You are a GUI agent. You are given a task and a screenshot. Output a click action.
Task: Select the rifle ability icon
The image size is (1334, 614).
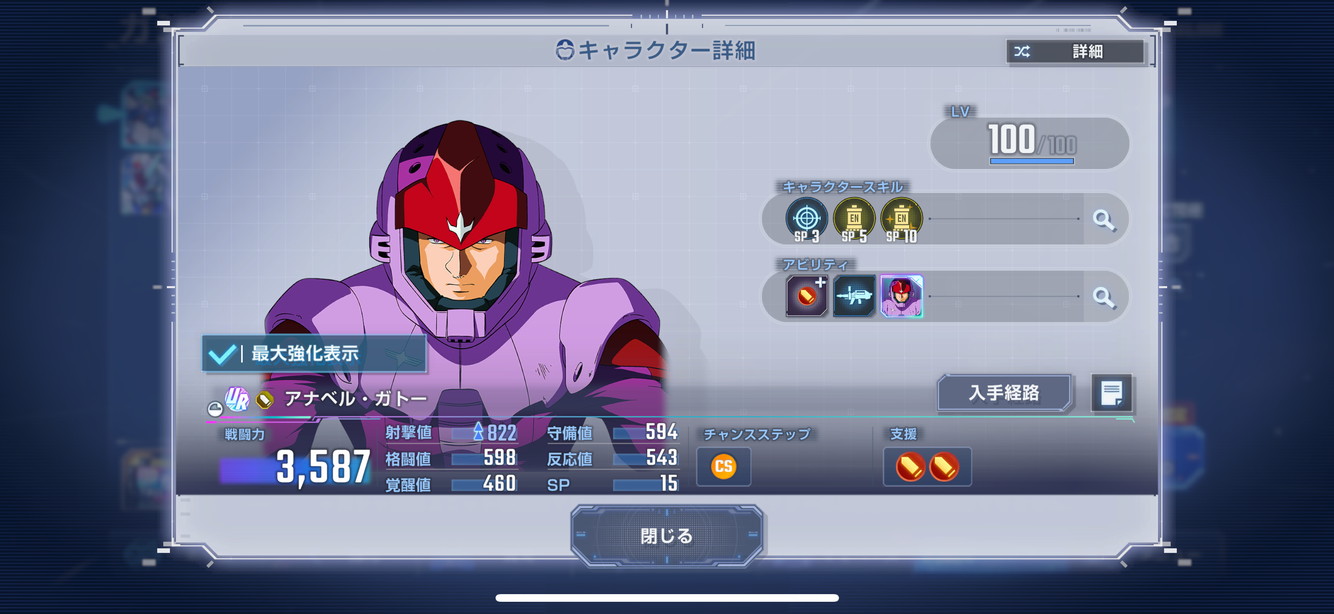click(854, 297)
